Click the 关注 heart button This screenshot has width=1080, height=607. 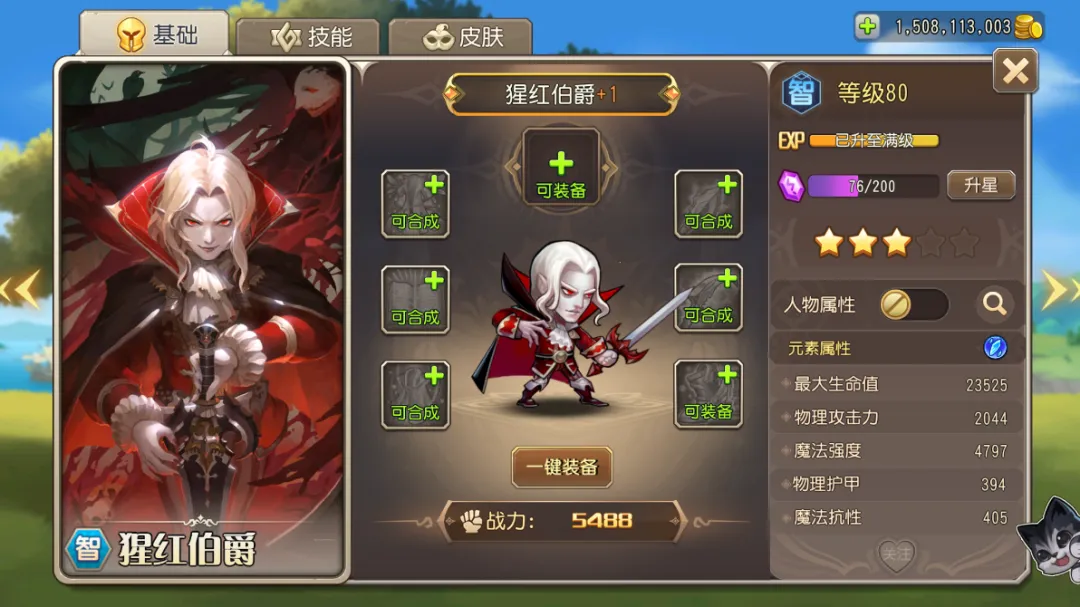point(896,553)
